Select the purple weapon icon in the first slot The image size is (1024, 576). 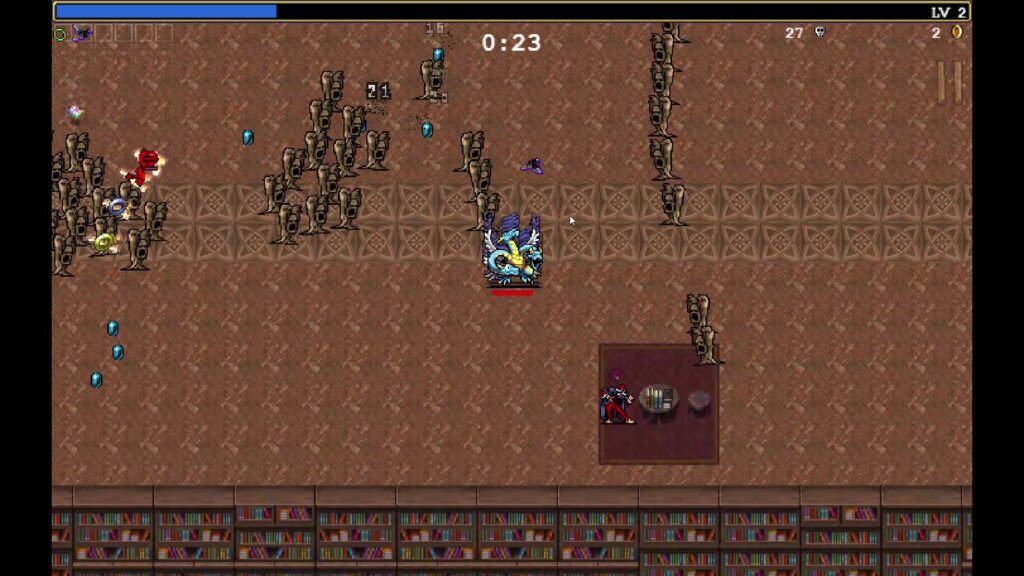tap(82, 34)
